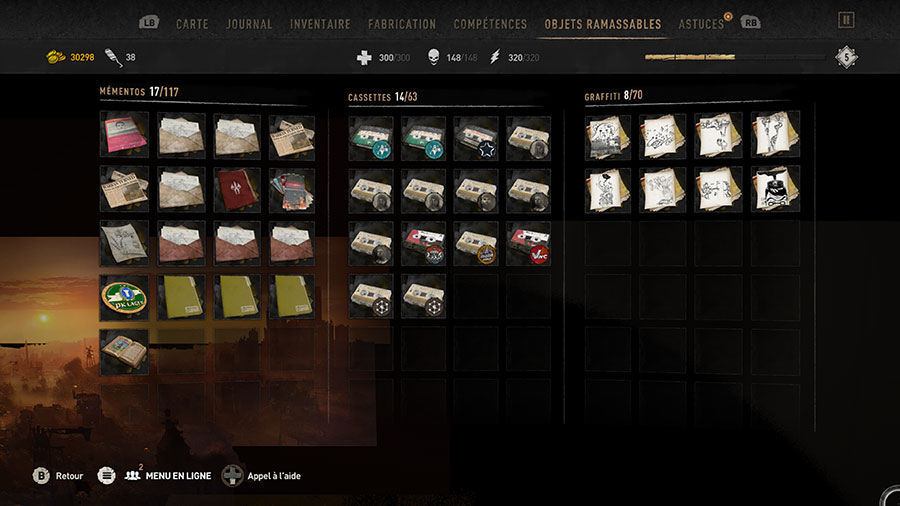Viewport: 900px width, 506px height.
Task: Select the dark cassette with star badge
Action: [x=477, y=139]
